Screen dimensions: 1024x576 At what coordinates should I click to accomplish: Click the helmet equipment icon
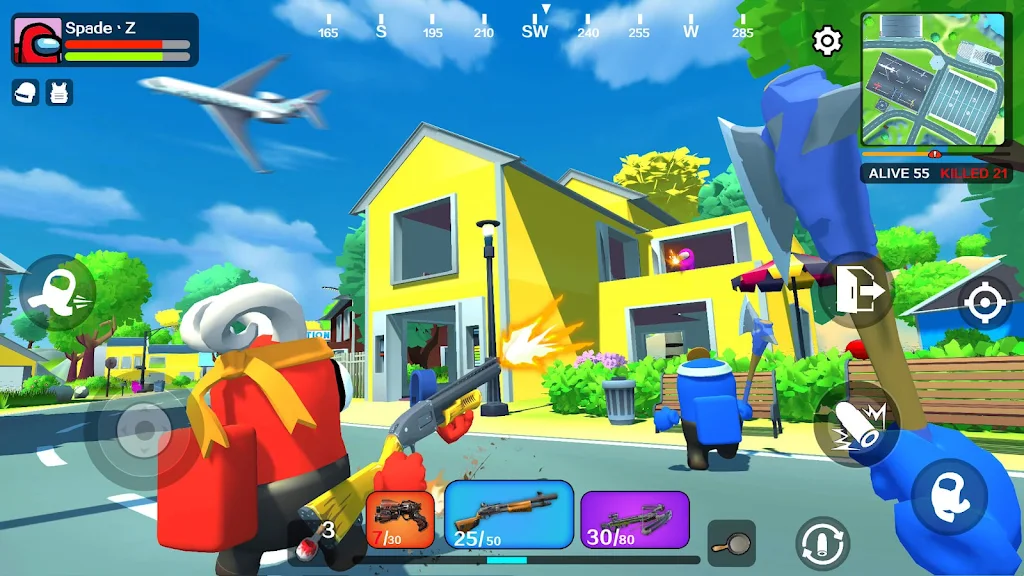[26, 92]
